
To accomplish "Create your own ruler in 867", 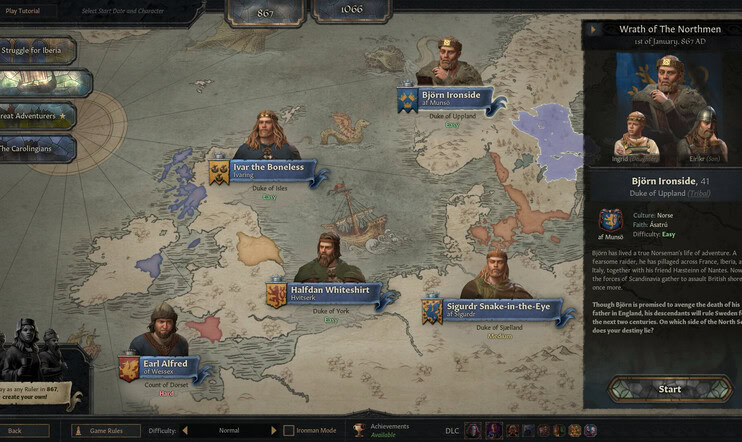I will tap(40, 393).
